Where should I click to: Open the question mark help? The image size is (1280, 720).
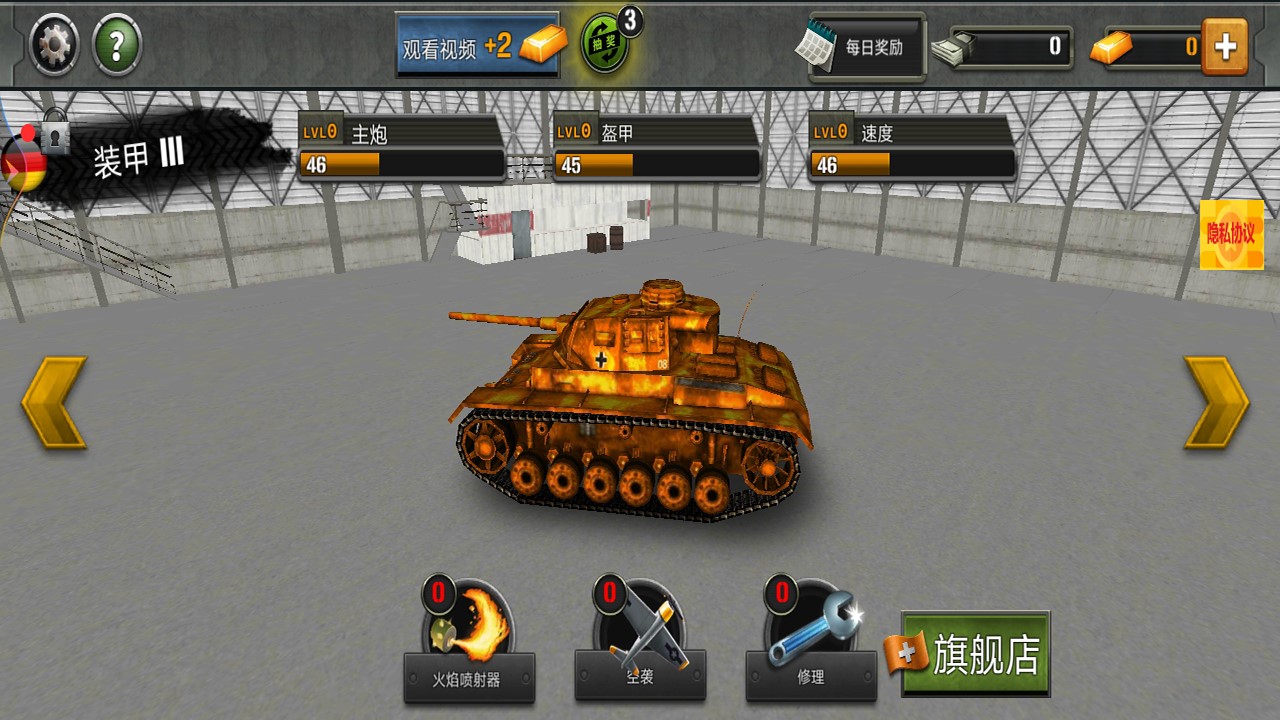pyautogui.click(x=117, y=45)
